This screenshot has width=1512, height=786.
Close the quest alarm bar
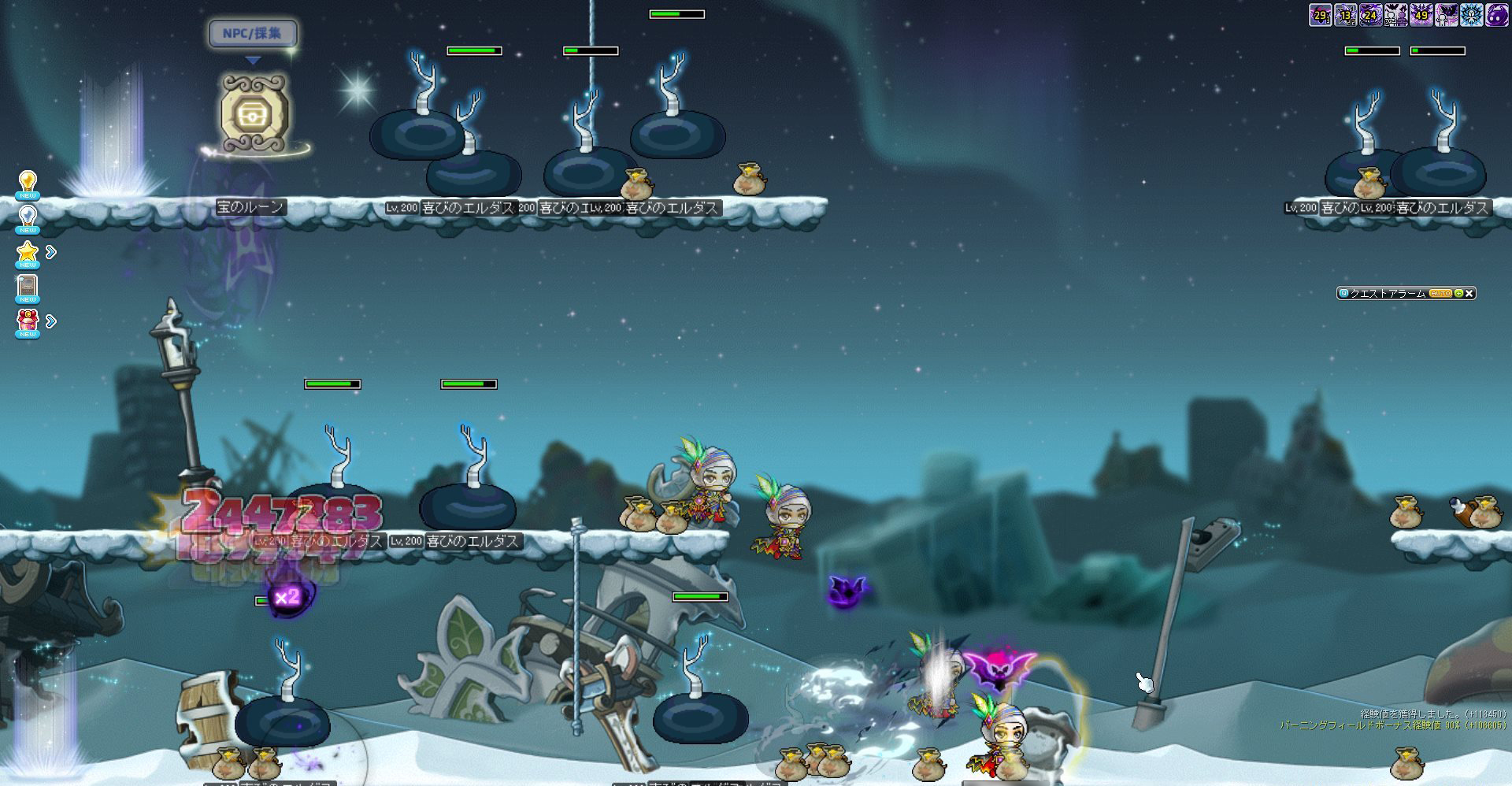click(x=1469, y=293)
